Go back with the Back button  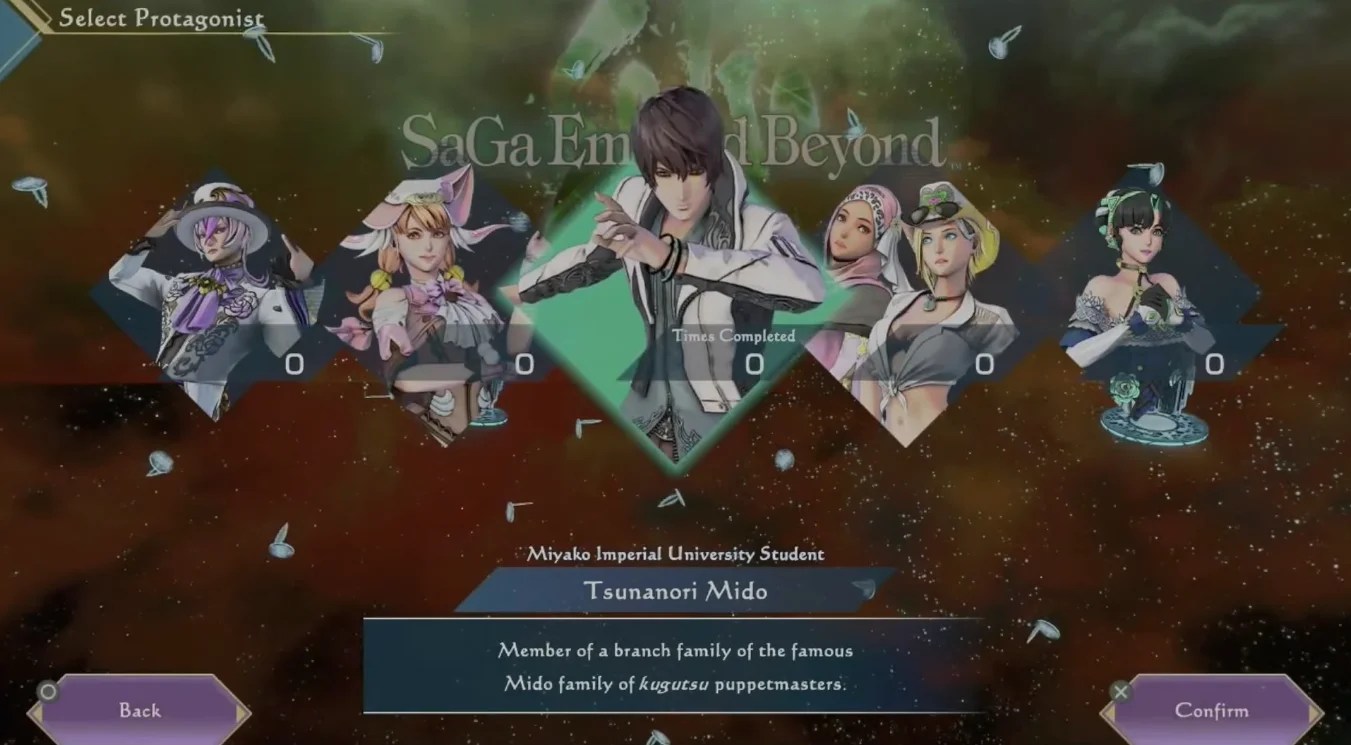click(x=139, y=711)
